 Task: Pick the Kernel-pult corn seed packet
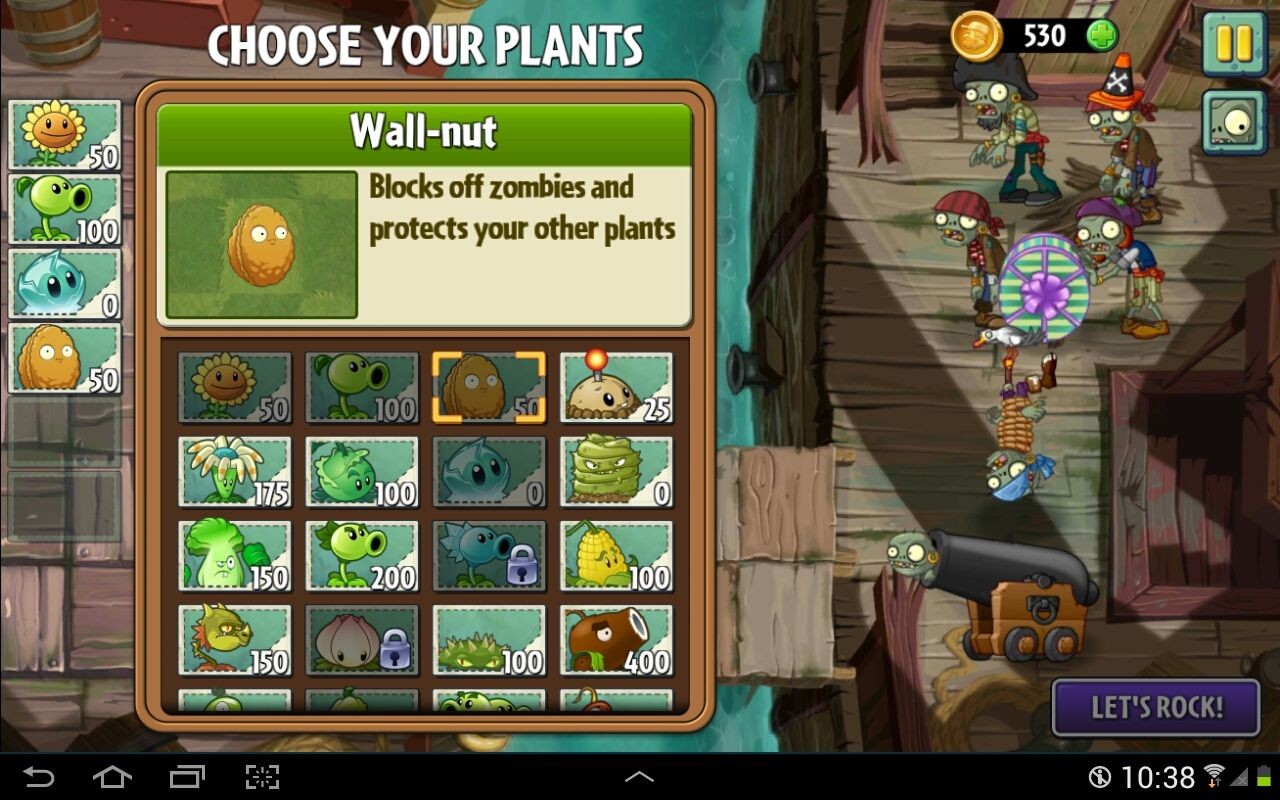[x=616, y=555]
